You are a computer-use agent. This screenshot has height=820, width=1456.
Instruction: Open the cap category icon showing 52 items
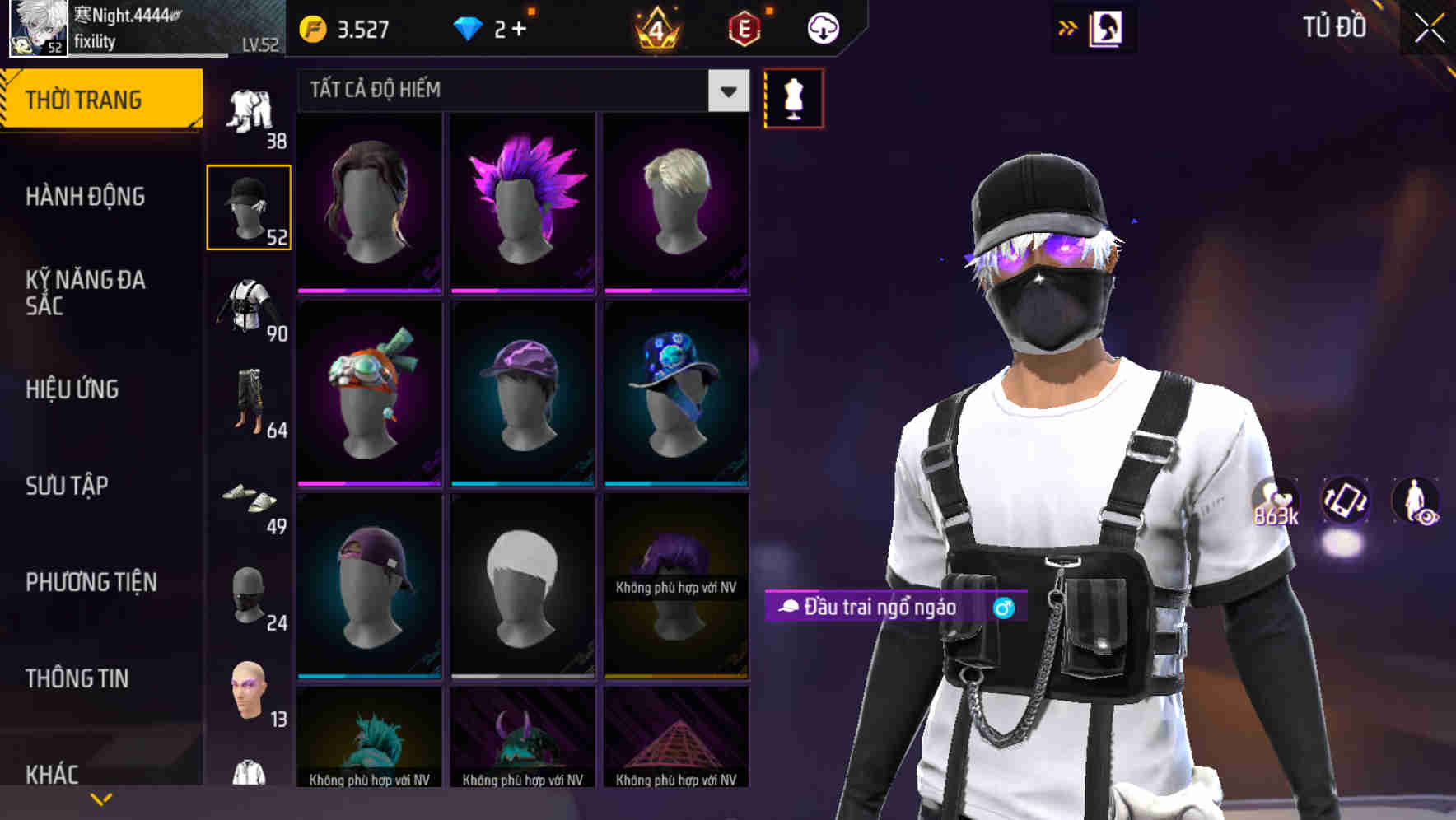[x=250, y=206]
